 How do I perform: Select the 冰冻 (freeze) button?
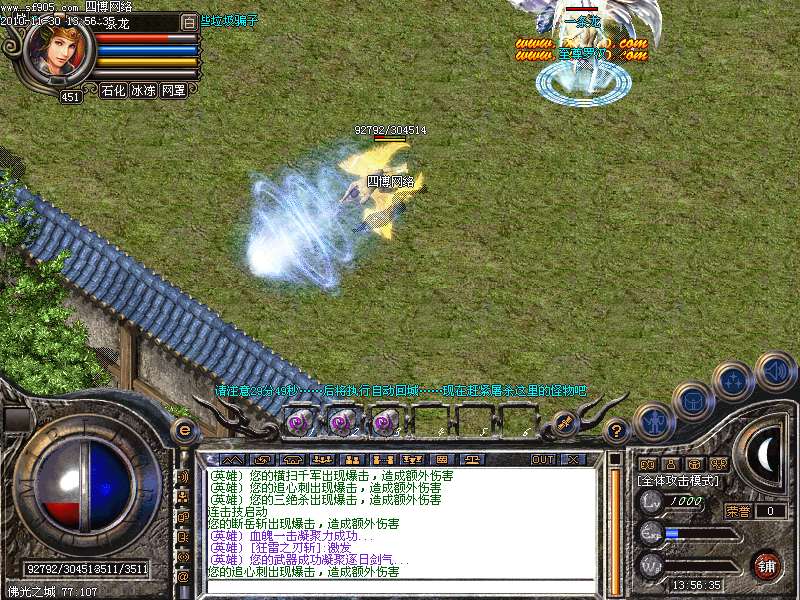(x=144, y=90)
